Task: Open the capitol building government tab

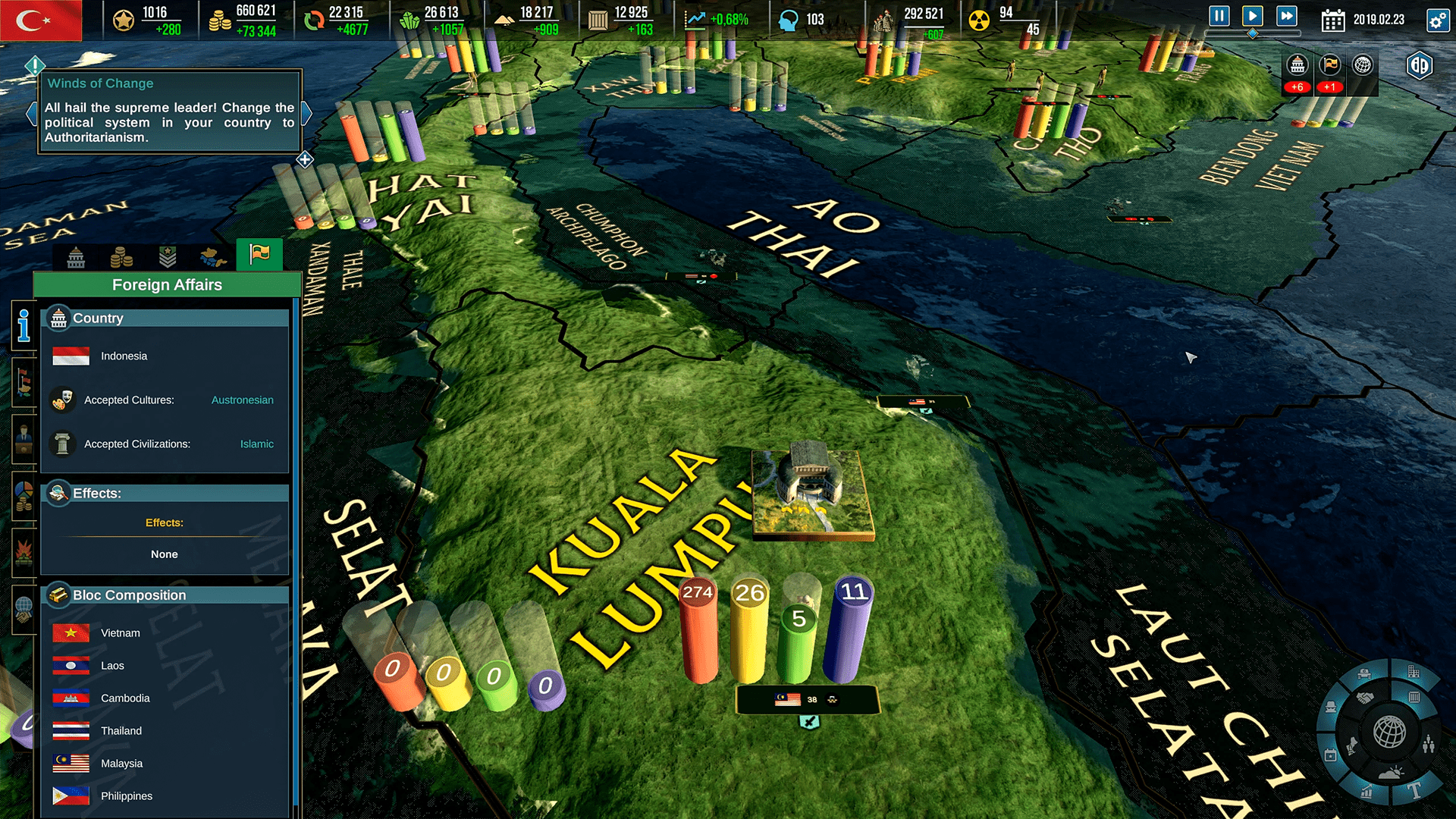Action: (x=76, y=258)
